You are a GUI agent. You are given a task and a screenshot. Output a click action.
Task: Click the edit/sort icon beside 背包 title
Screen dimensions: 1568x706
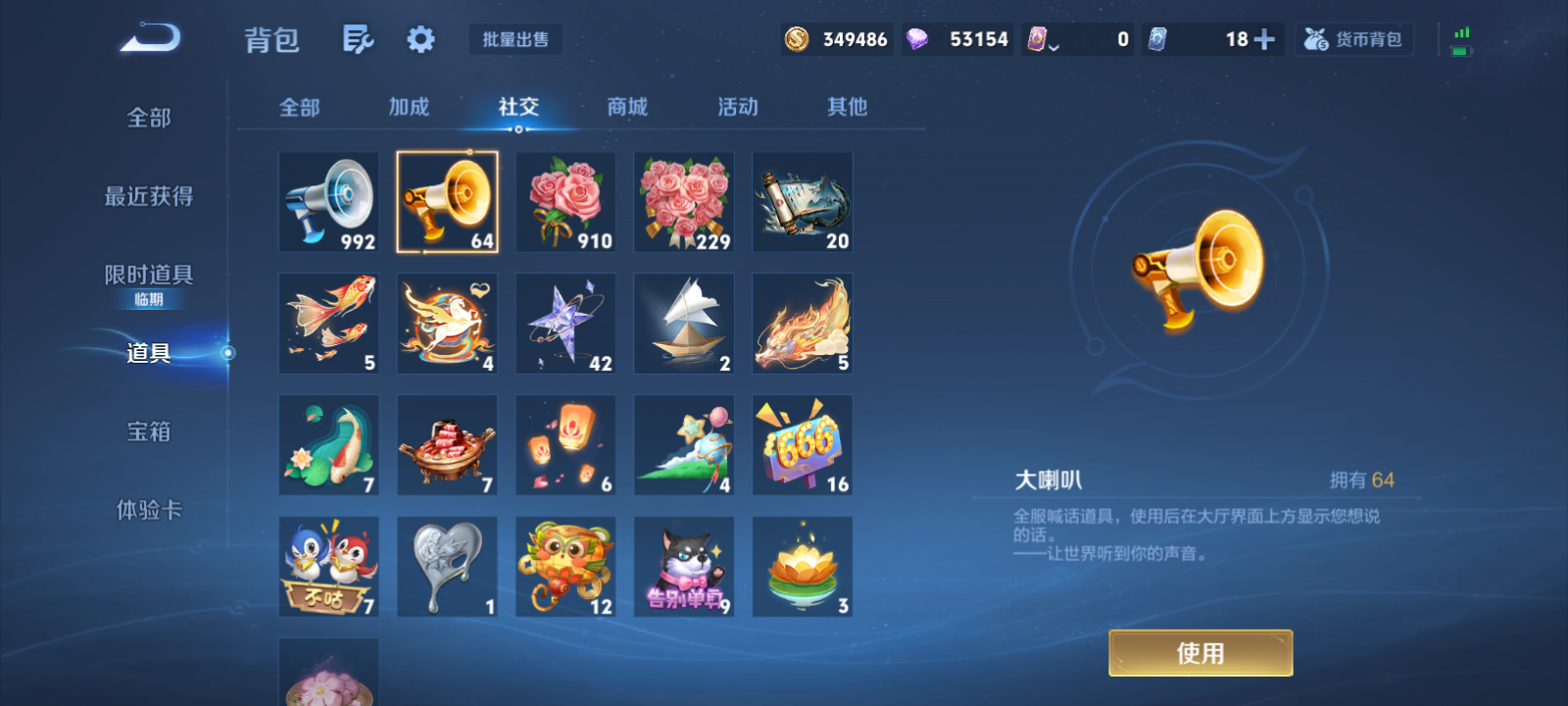point(357,38)
